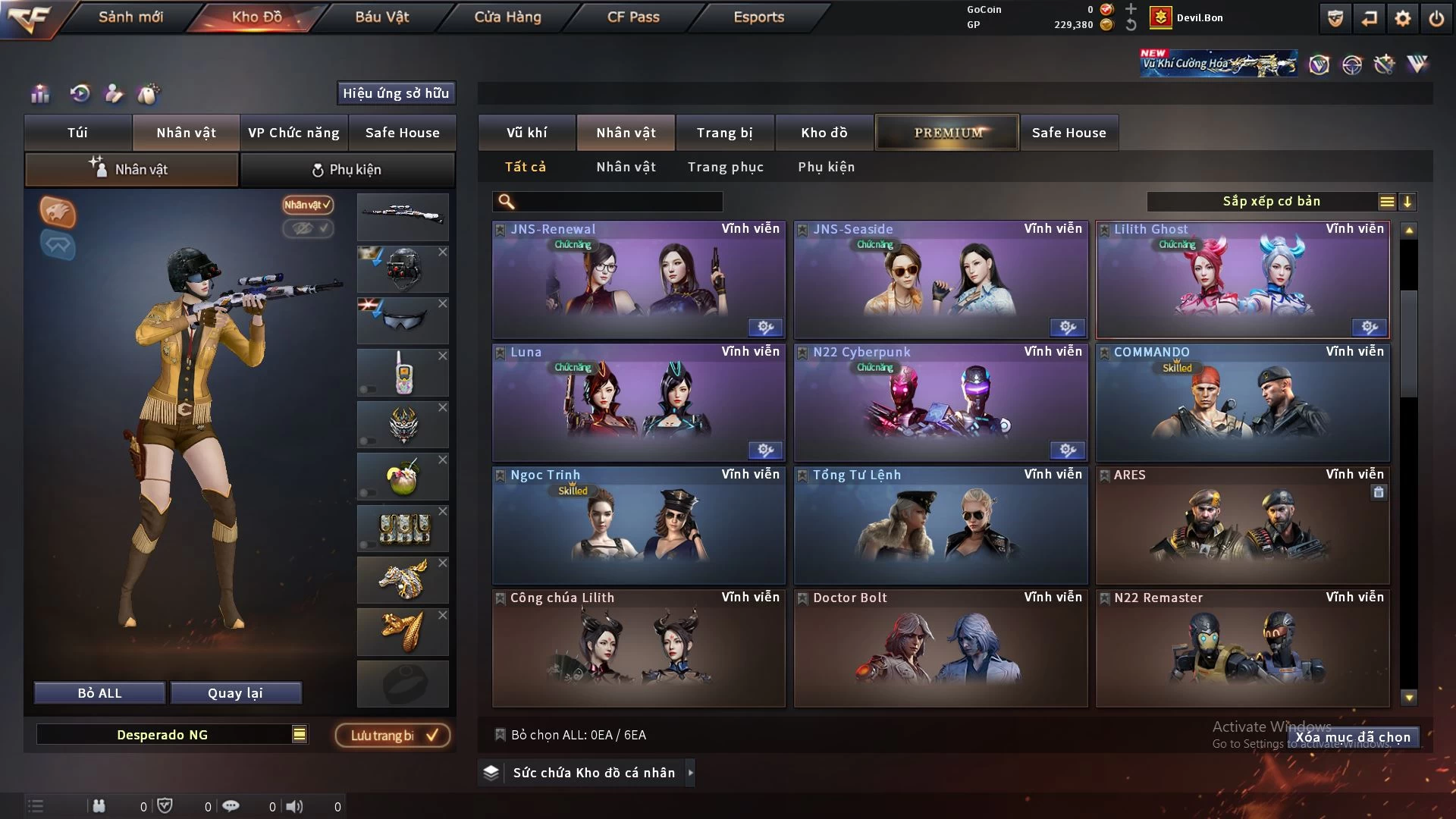Click the Quay lại button

pyautogui.click(x=235, y=693)
